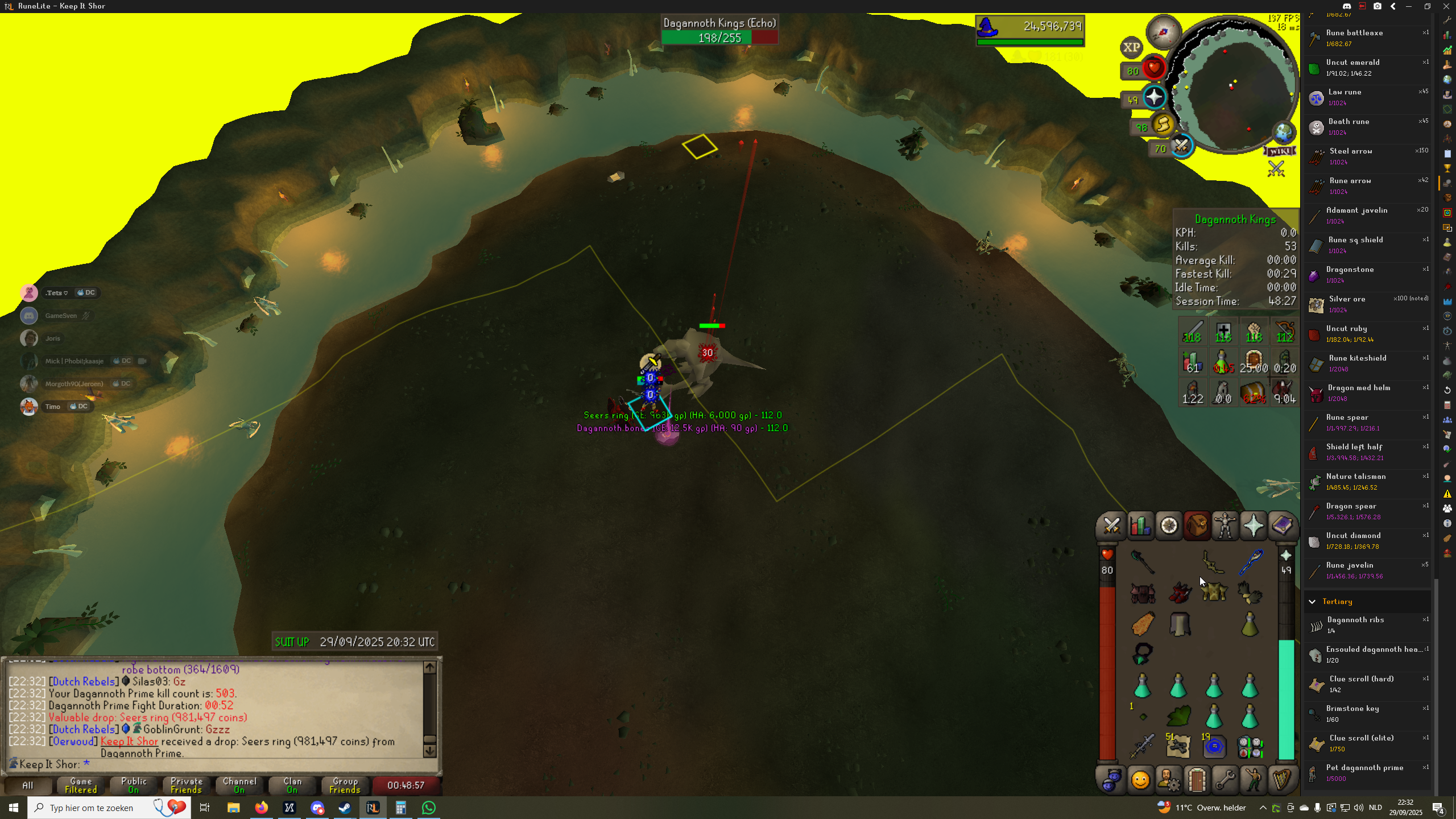Click the clue scroll stack of 51
1456x819 pixels.
pyautogui.click(x=1178, y=746)
